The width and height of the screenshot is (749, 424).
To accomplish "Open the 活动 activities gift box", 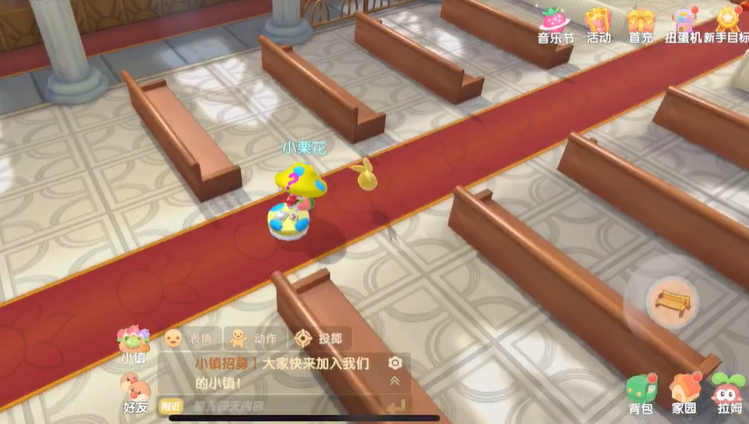I will click(x=598, y=21).
